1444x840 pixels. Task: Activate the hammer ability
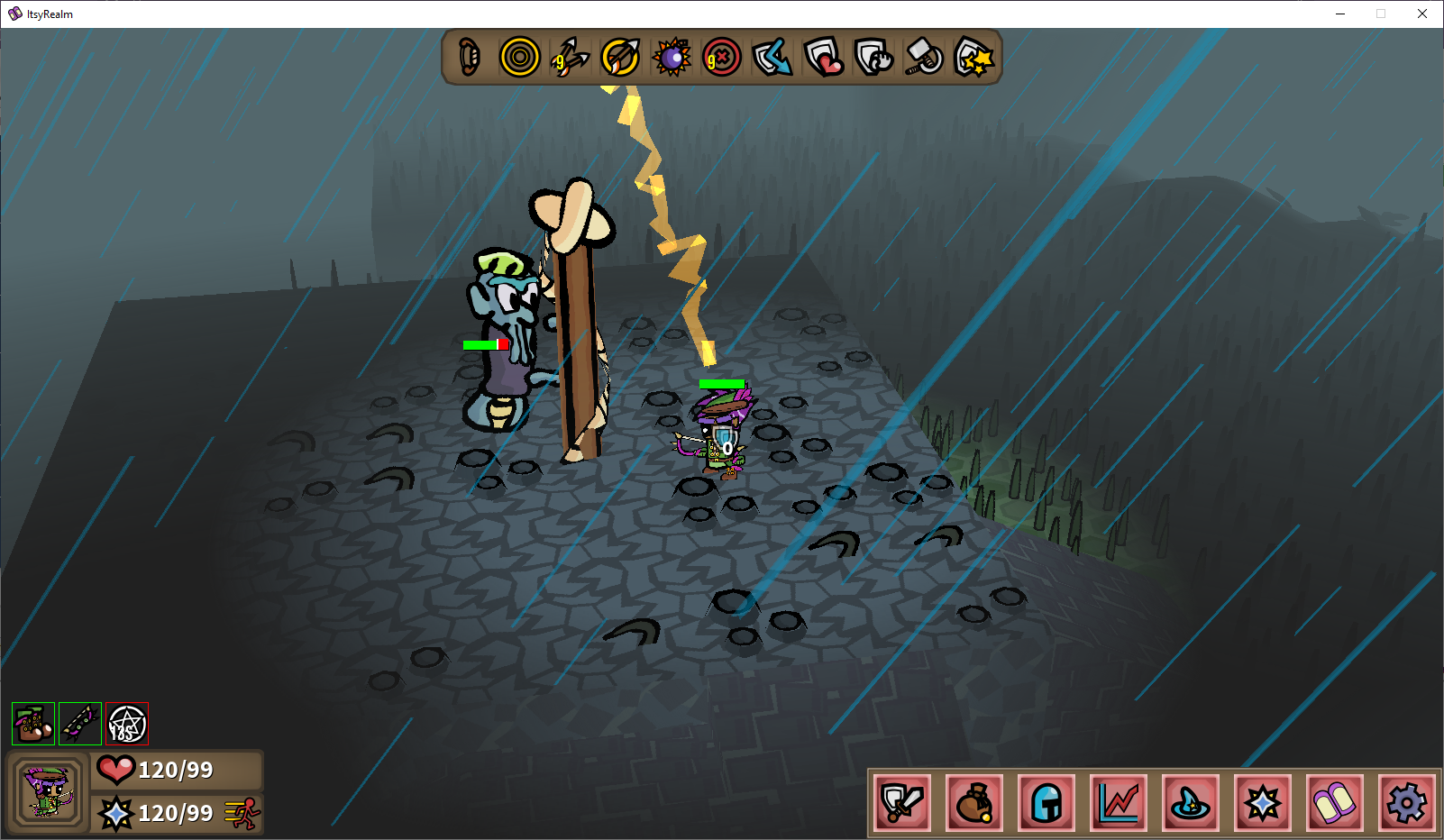click(x=924, y=58)
